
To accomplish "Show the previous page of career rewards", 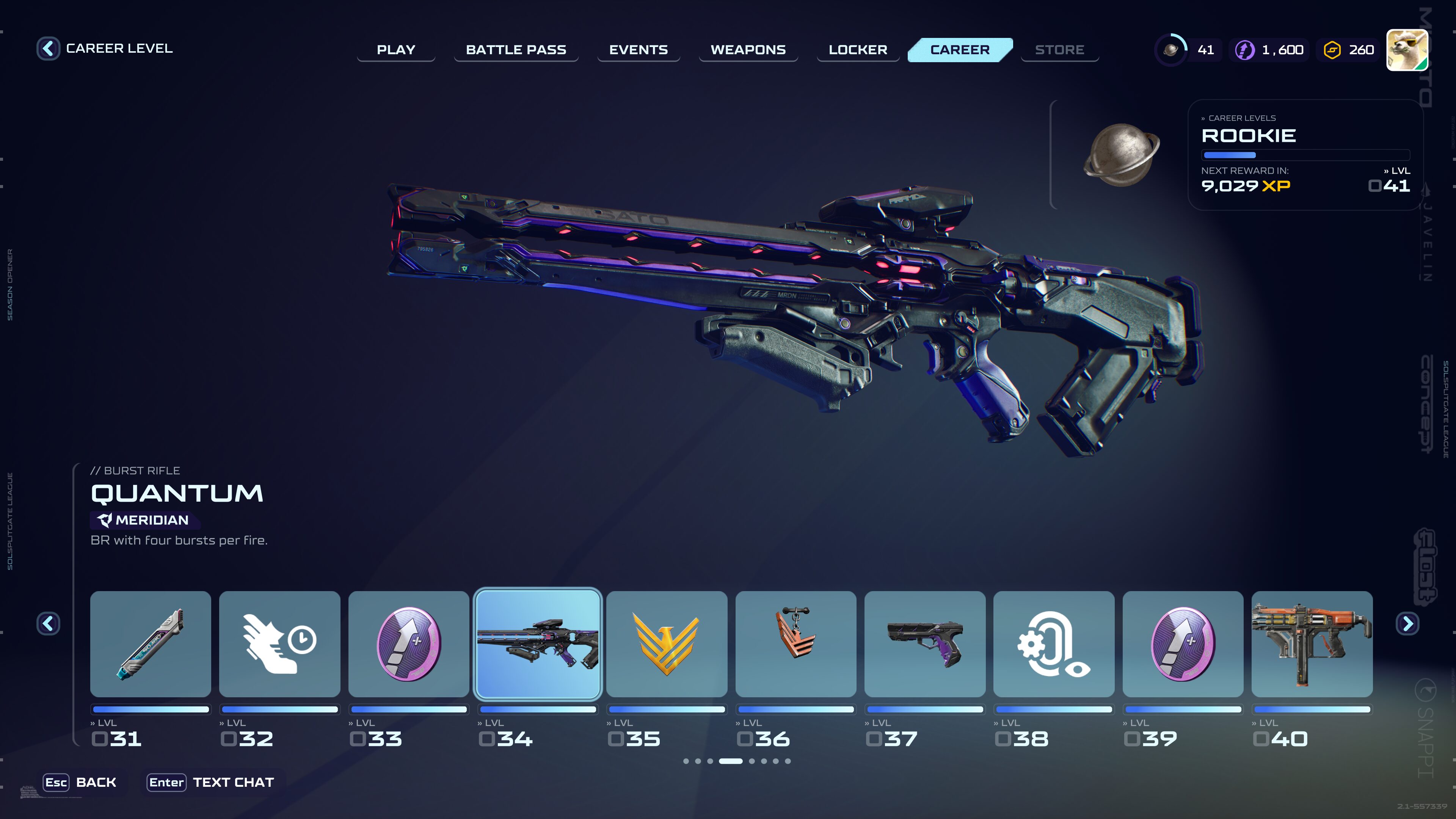I will [x=48, y=623].
